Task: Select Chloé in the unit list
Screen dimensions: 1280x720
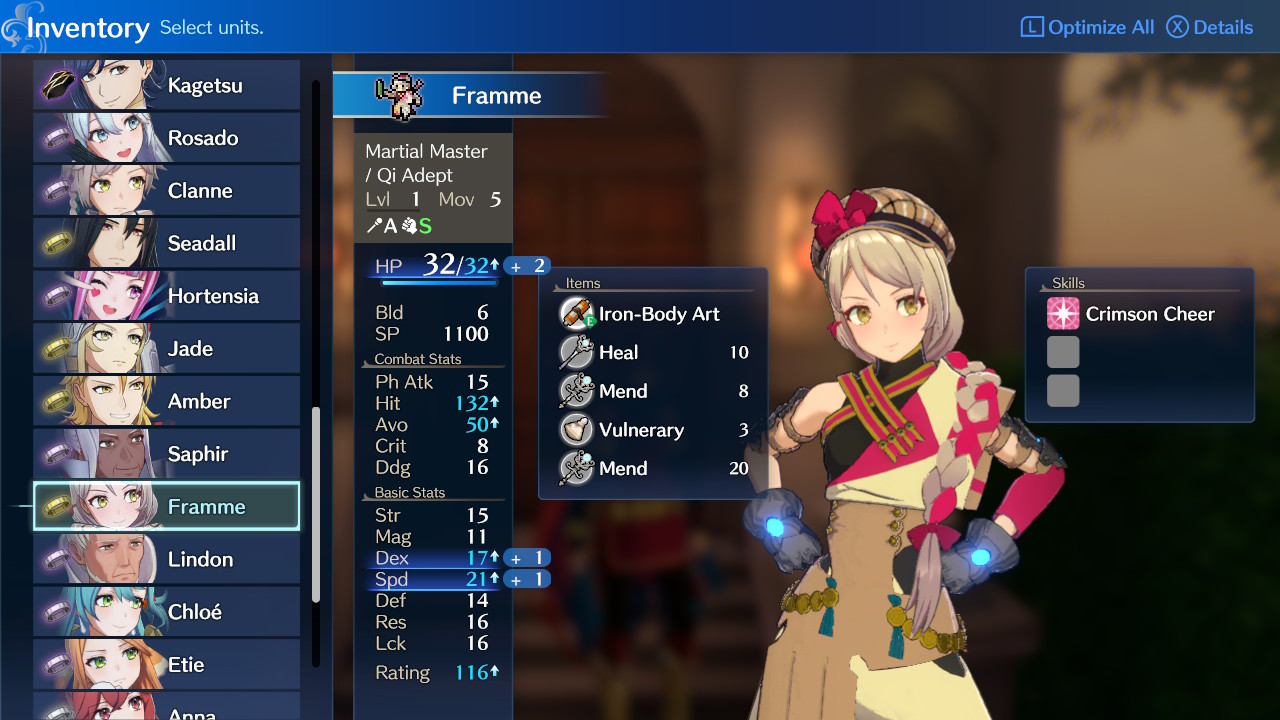Action: (x=167, y=612)
